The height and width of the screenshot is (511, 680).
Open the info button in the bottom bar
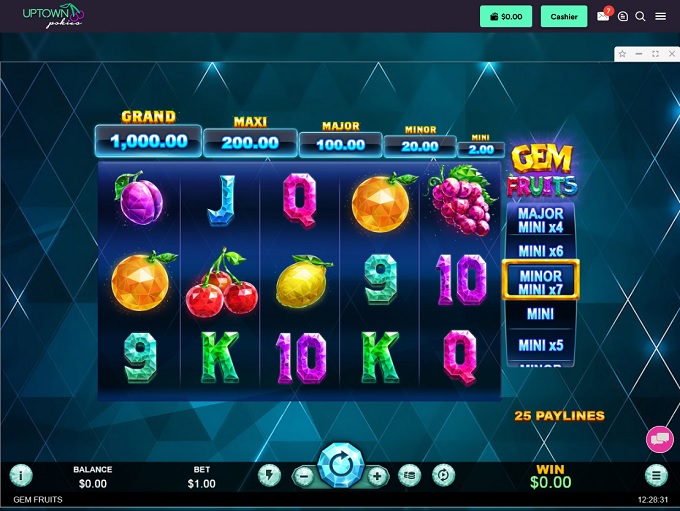pyautogui.click(x=20, y=476)
